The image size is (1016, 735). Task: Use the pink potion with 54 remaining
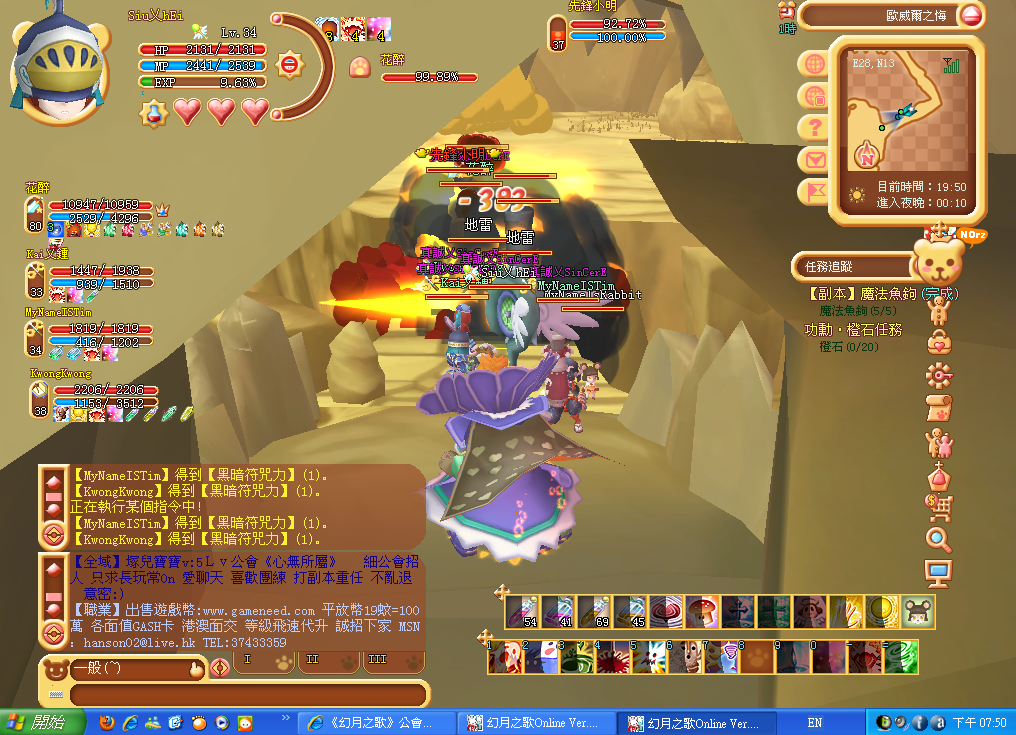click(521, 612)
